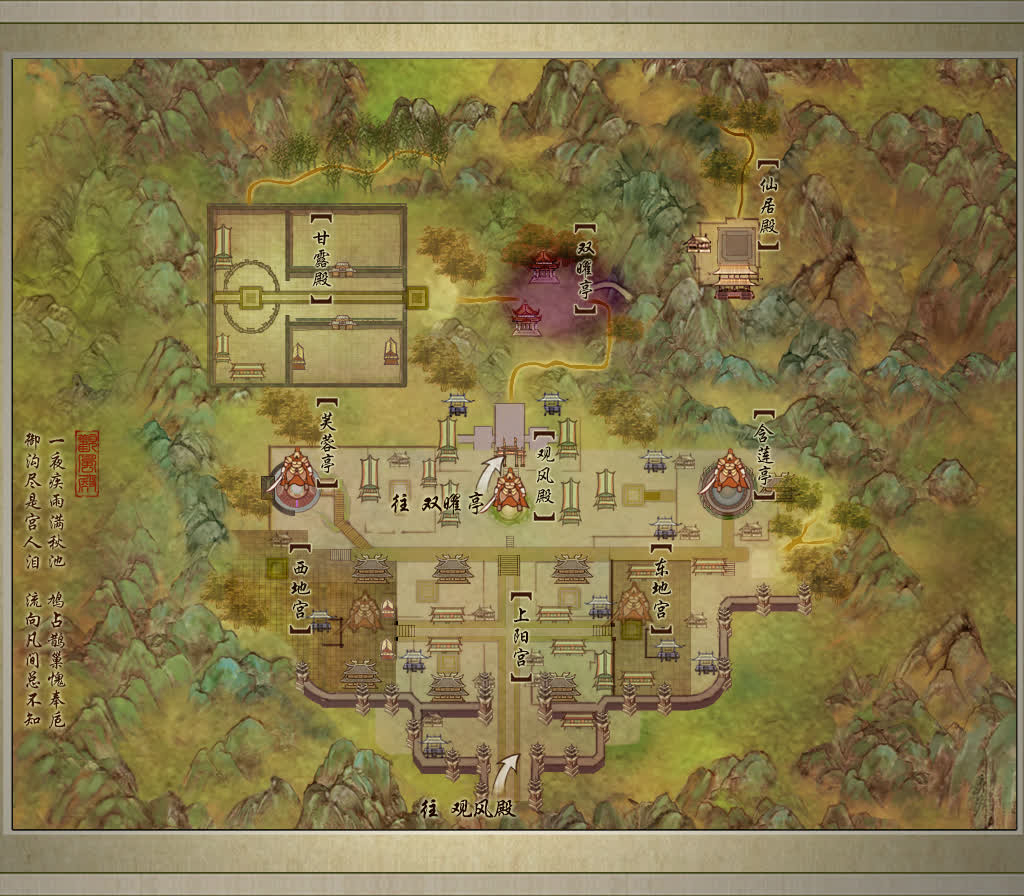Viewport: 1024px width, 896px height.
Task: Click the 往 观风殿 route text
Action: point(468,808)
